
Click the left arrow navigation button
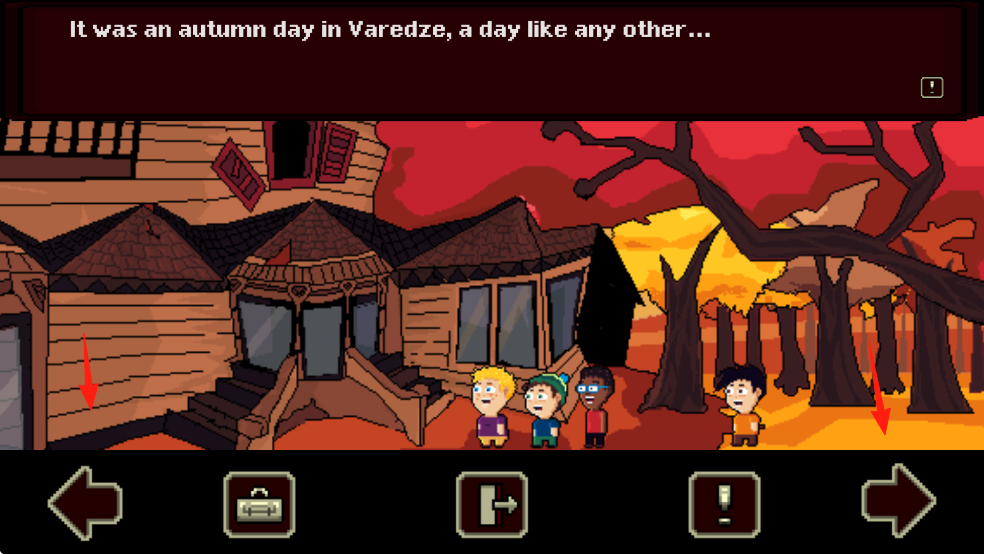85,502
